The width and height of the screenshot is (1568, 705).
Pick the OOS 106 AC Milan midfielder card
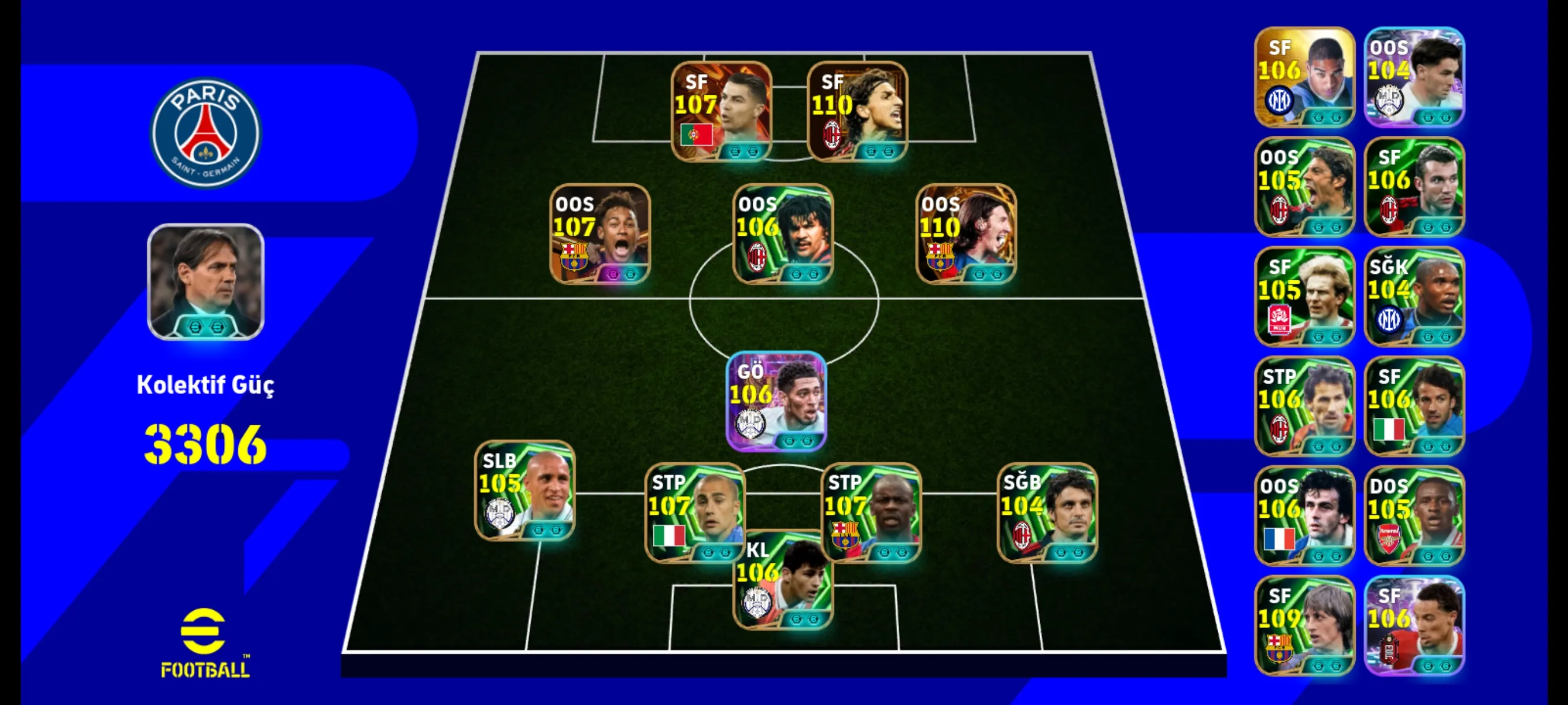pos(783,234)
